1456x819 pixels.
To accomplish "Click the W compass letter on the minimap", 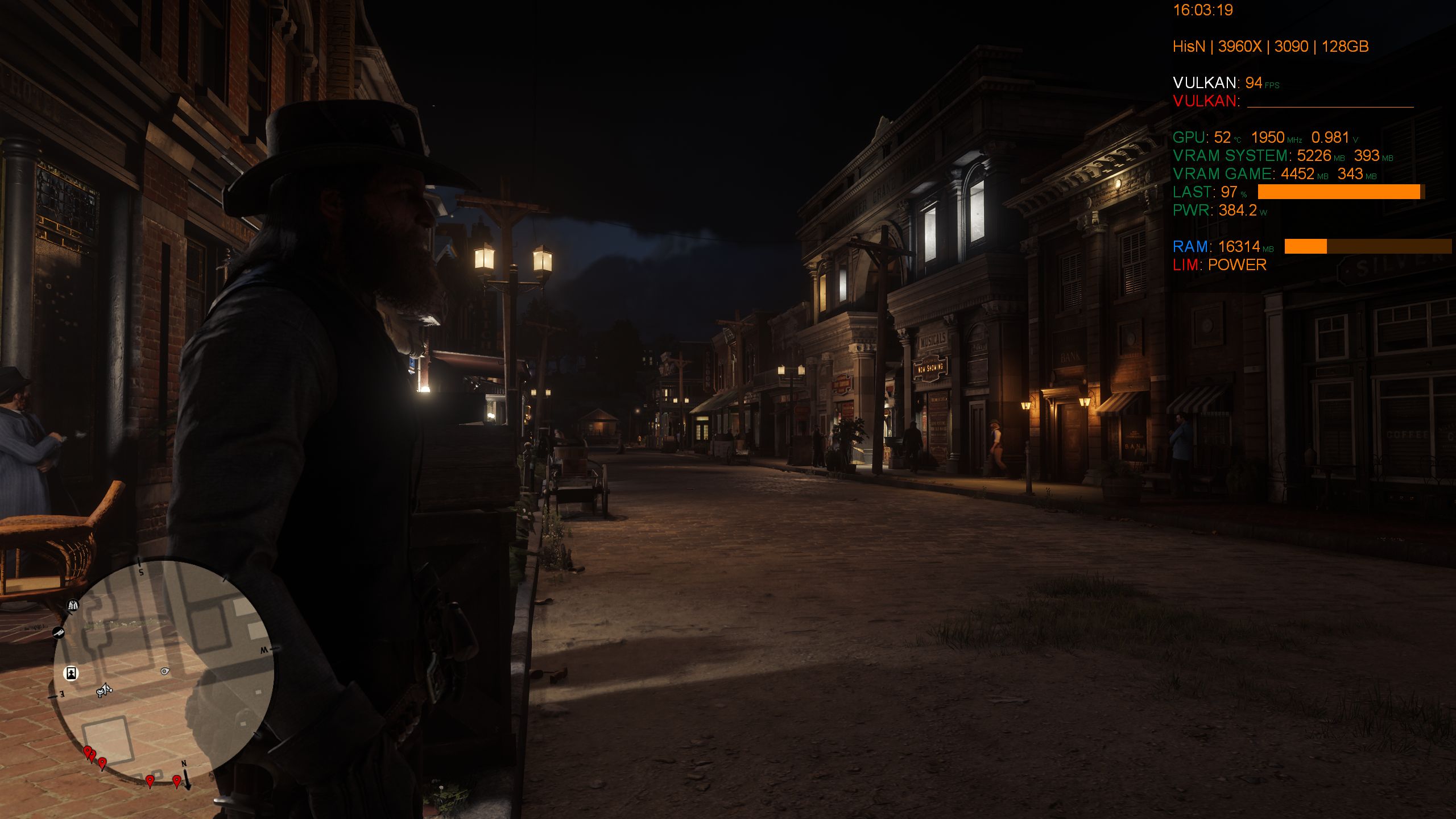I will pyautogui.click(x=265, y=650).
